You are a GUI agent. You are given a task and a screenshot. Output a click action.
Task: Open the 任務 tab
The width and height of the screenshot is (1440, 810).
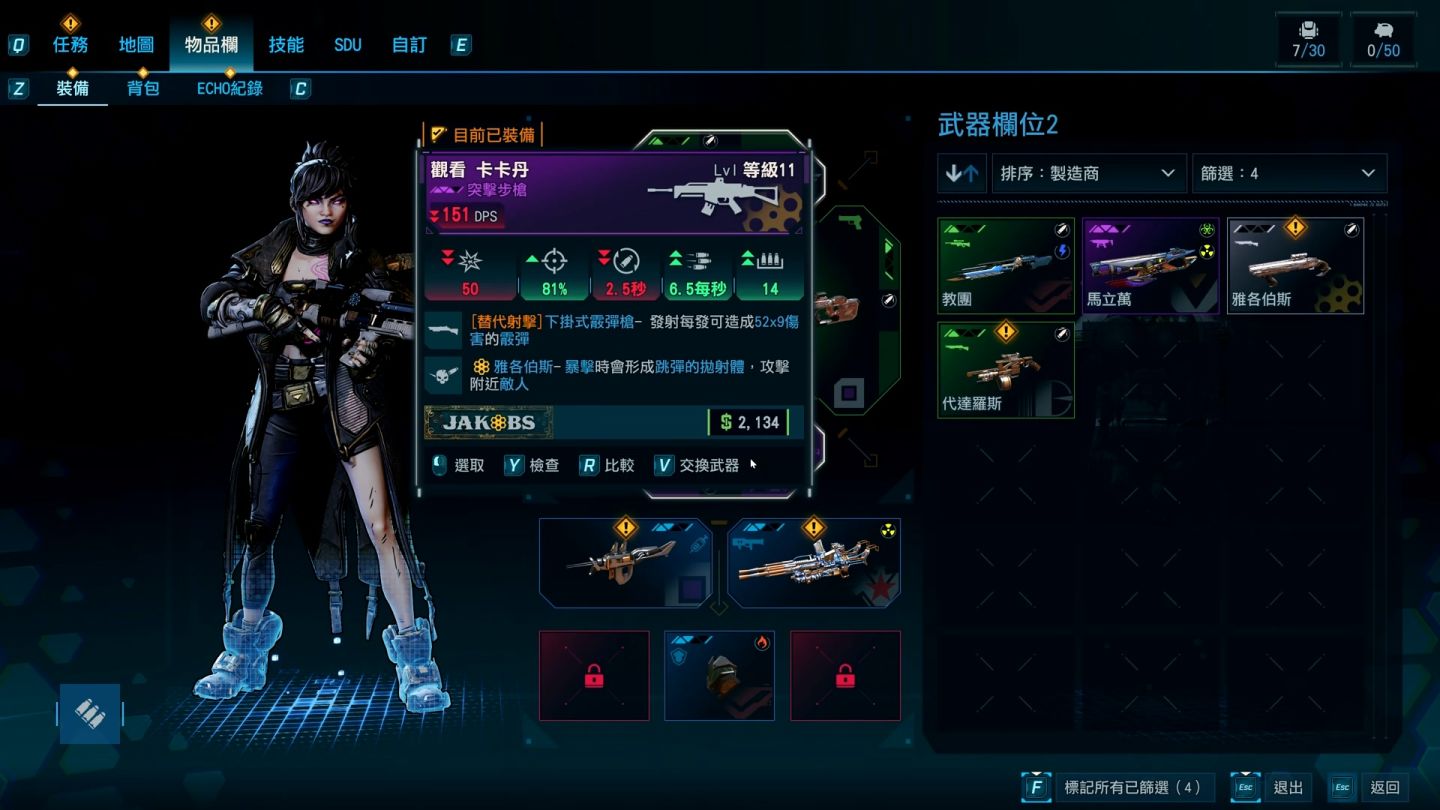70,45
